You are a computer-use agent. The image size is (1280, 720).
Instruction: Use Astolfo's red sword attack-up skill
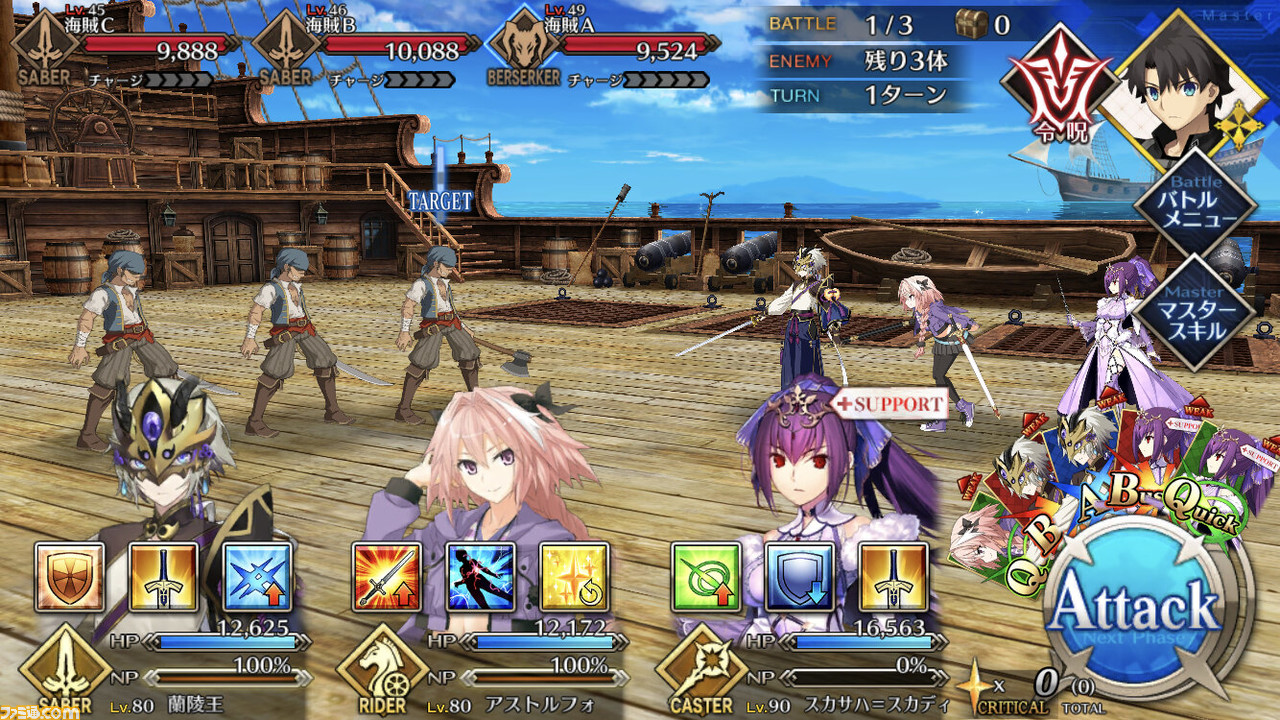pos(387,577)
